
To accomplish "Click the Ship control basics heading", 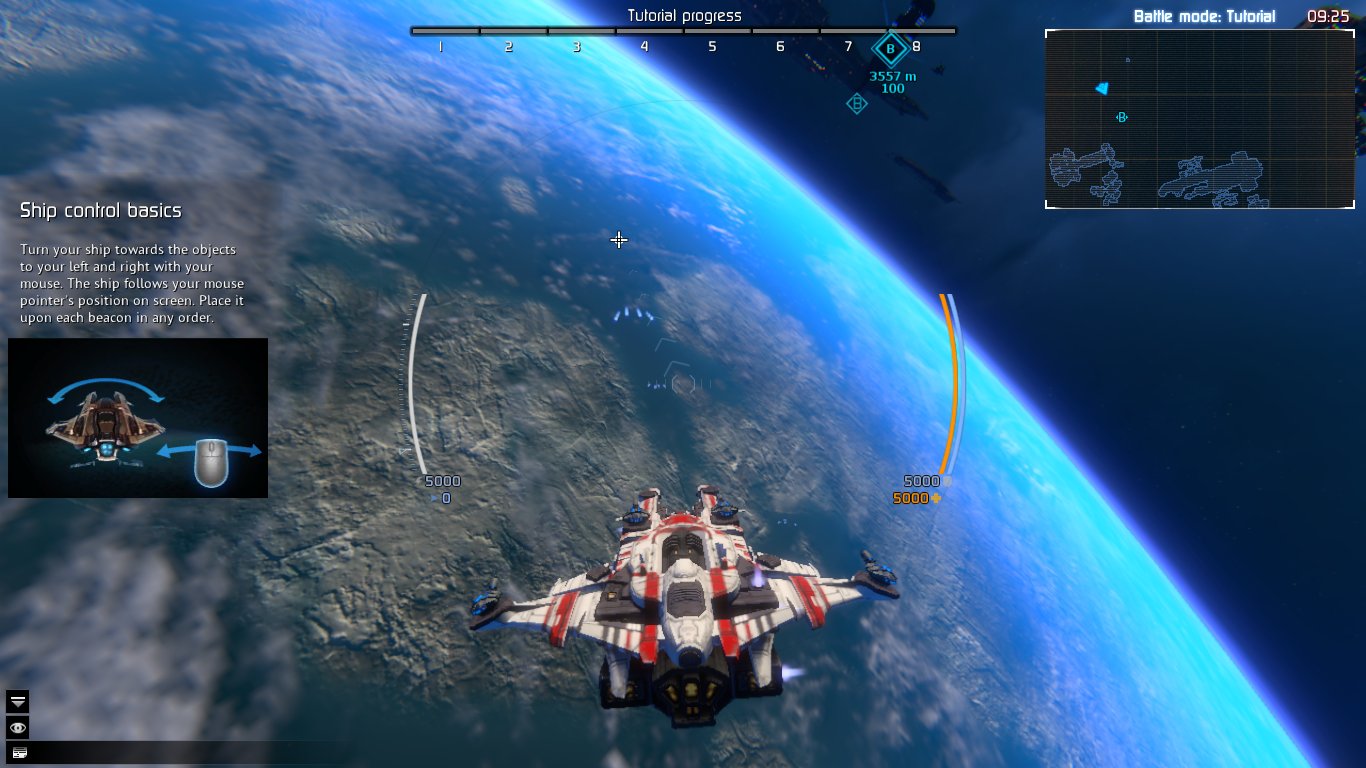I will tap(100, 210).
